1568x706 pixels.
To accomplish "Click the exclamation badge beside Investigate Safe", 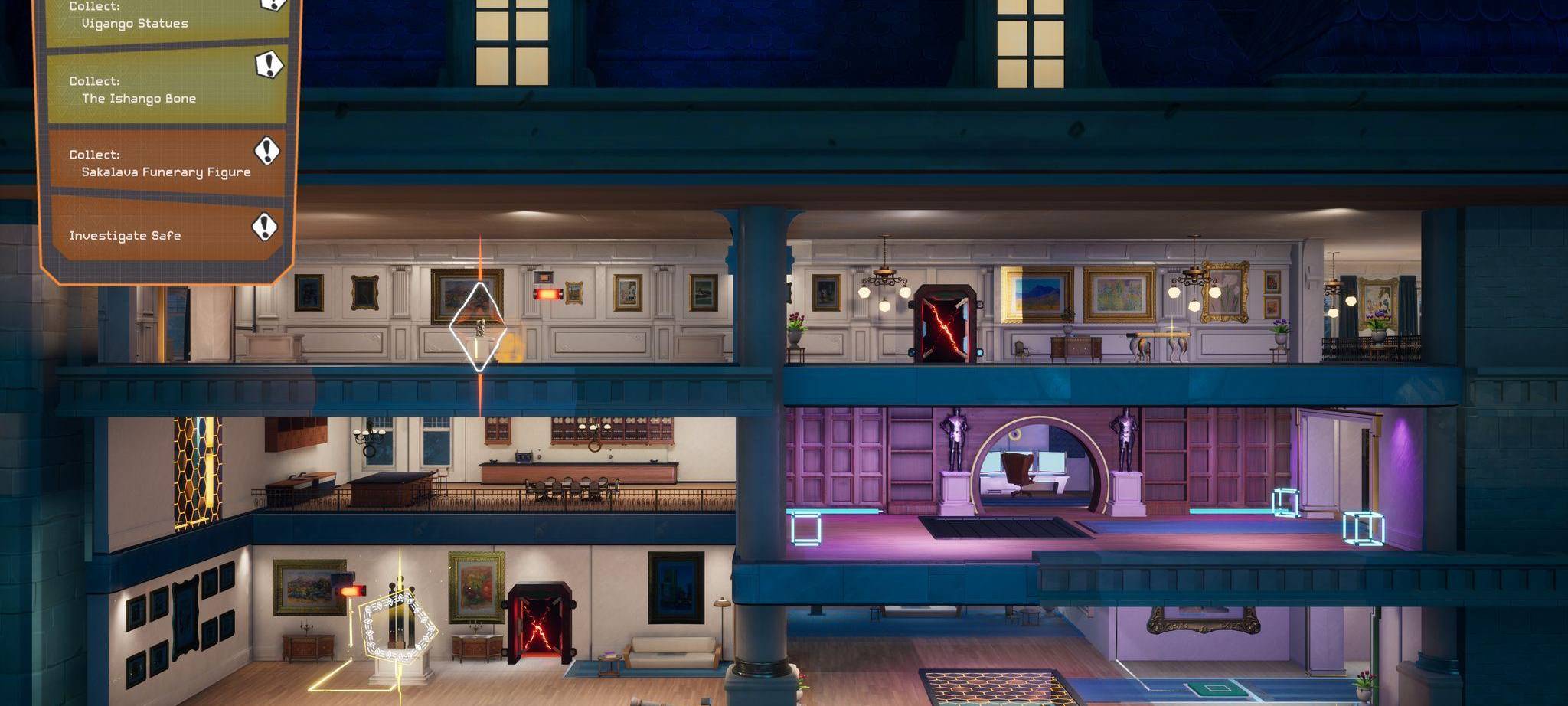I will point(266,226).
